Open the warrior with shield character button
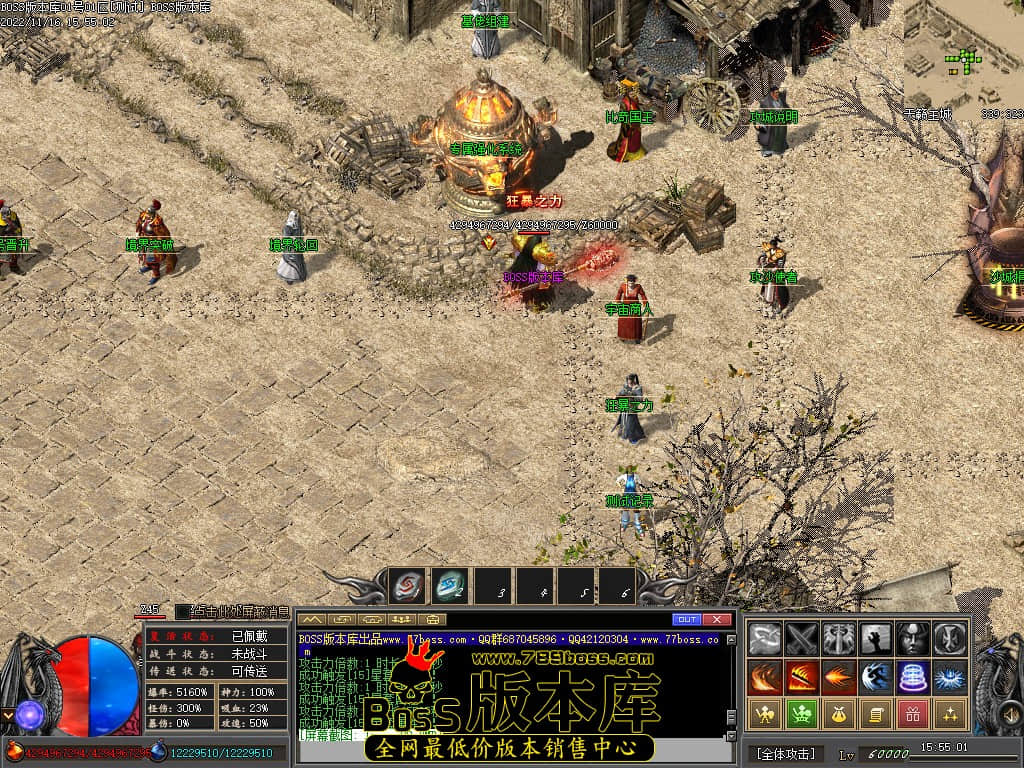Image resolution: width=1024 pixels, height=768 pixels. pyautogui.click(x=765, y=714)
